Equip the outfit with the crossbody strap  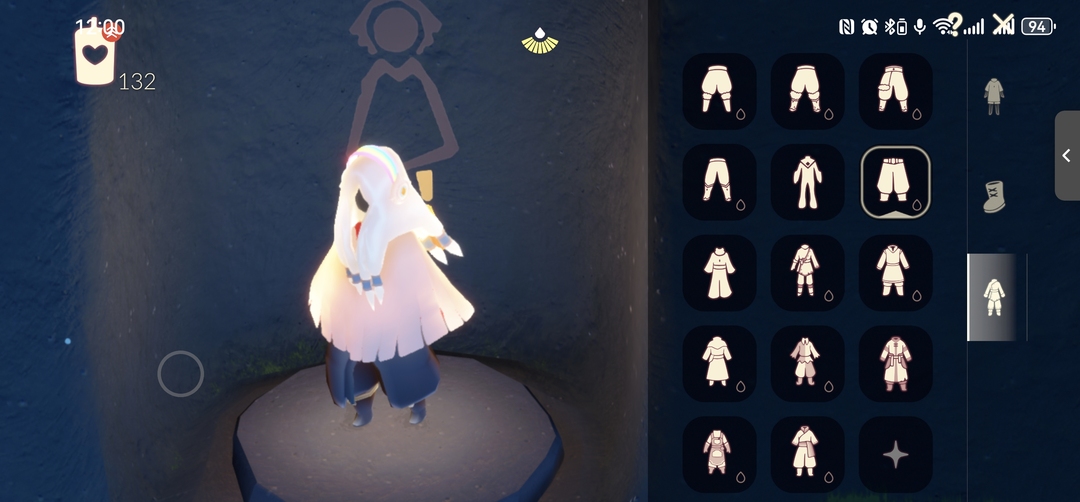click(x=808, y=273)
